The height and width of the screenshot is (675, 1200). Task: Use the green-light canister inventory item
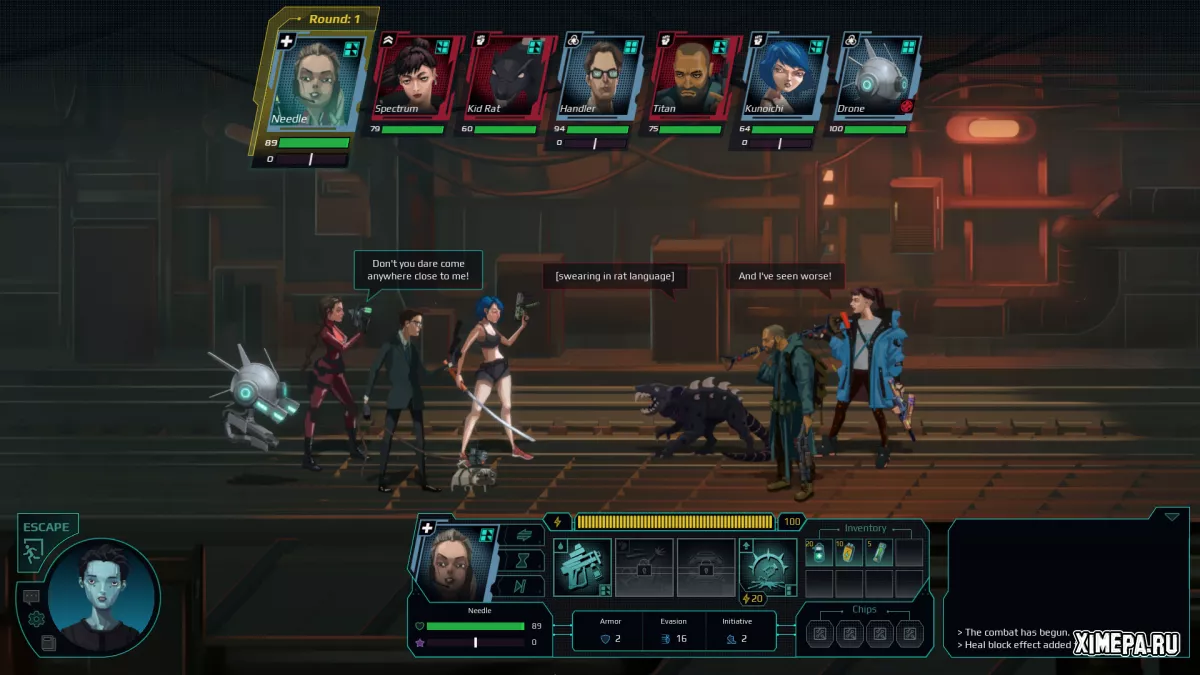[x=819, y=553]
